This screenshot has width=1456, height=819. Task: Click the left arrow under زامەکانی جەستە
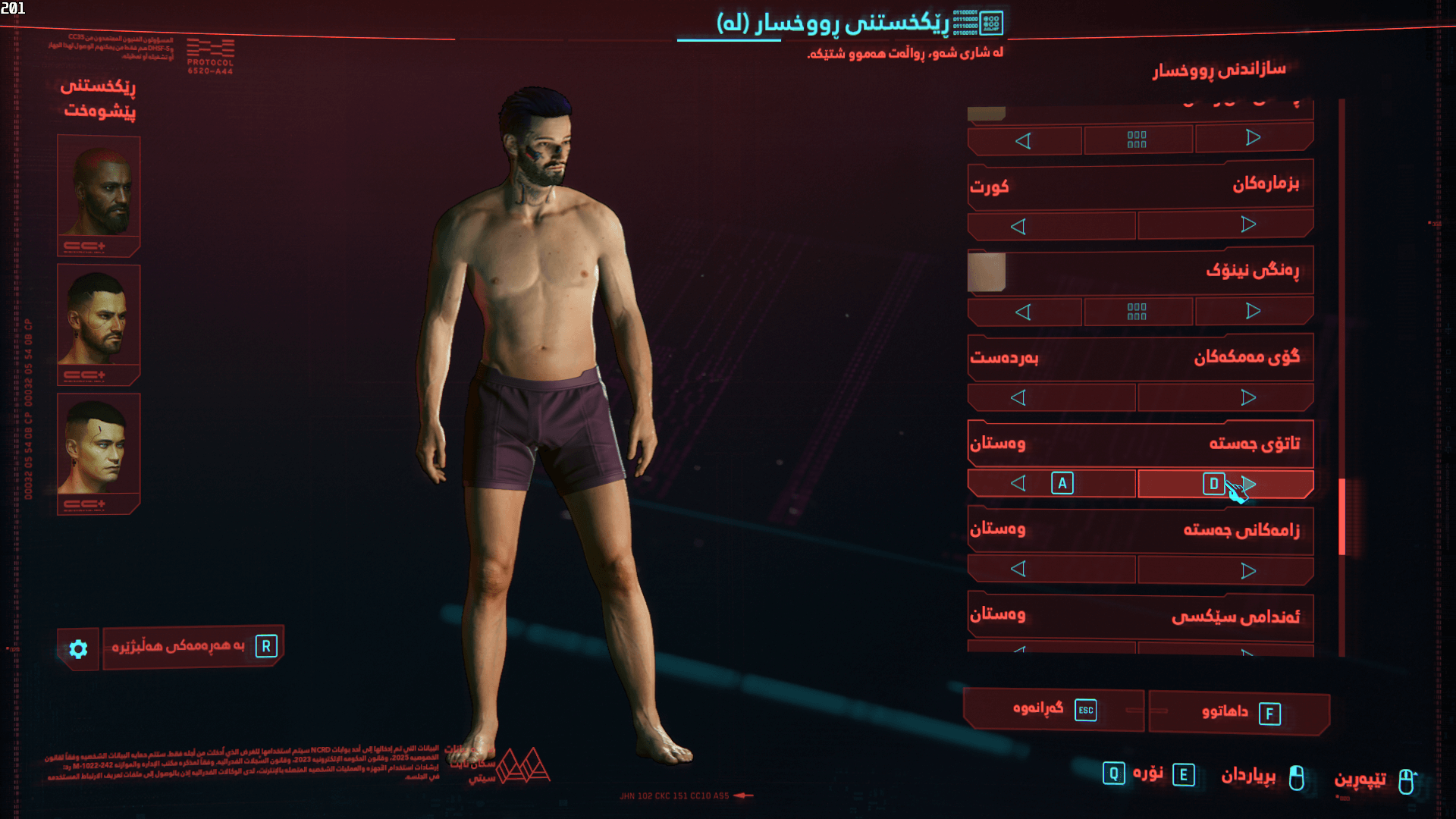point(1019,570)
